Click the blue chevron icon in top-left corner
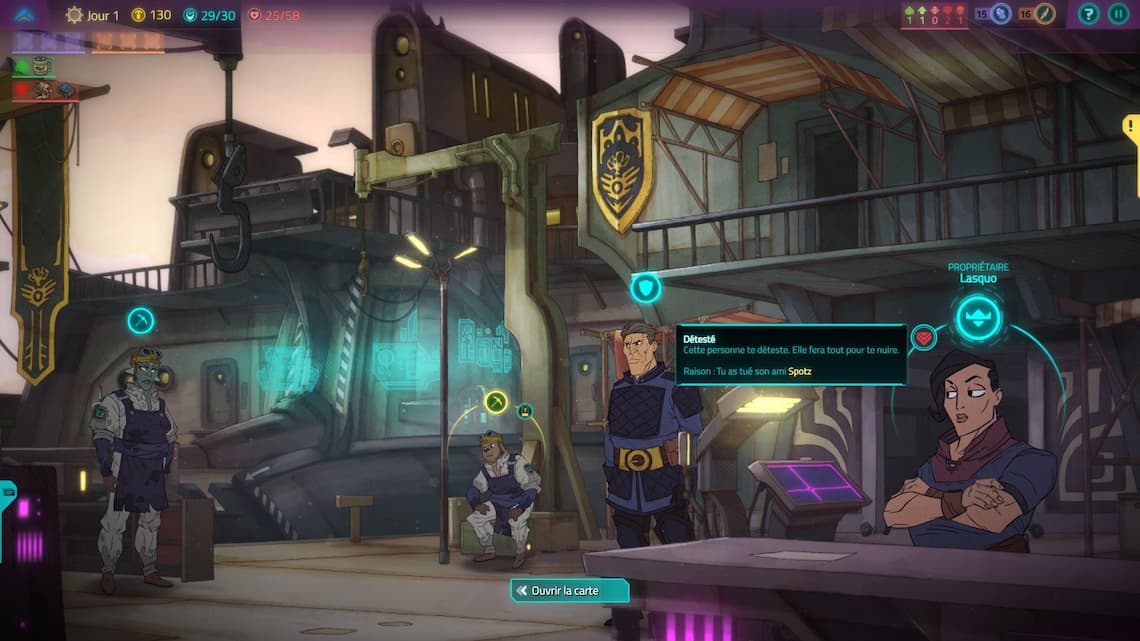 pos(24,15)
